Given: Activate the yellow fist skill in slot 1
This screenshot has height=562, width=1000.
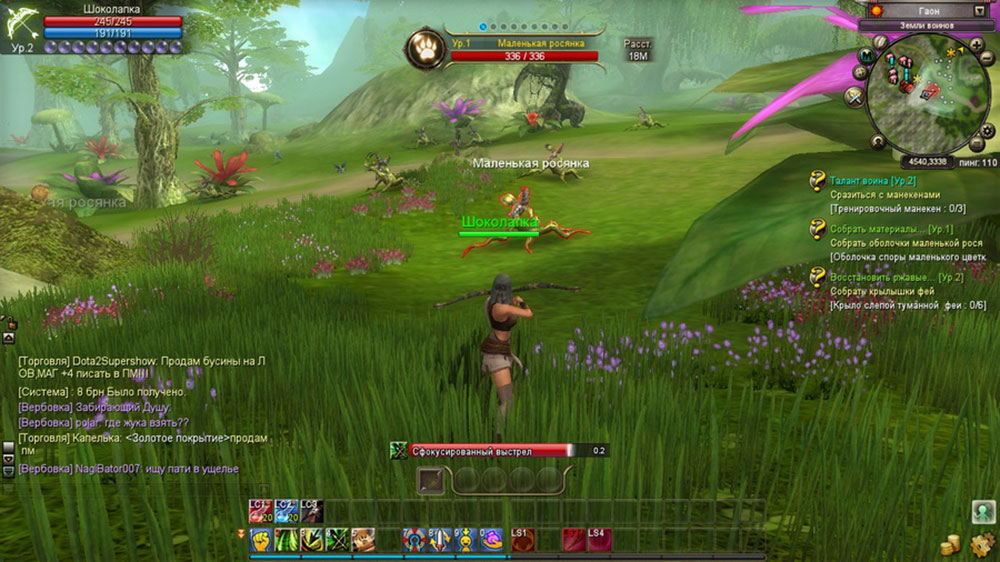Looking at the screenshot, I should (261, 541).
